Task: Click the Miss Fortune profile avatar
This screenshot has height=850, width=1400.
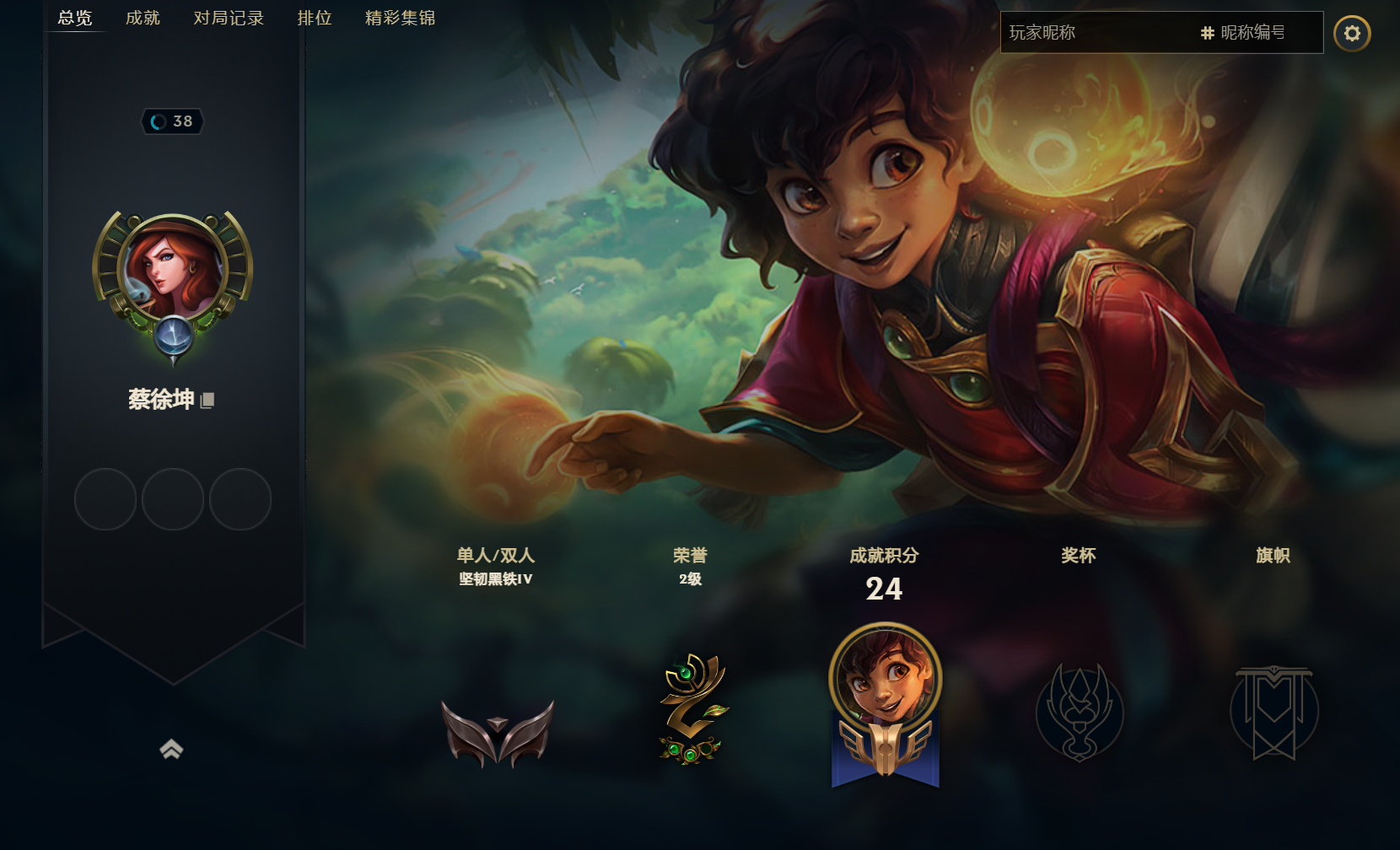Action: [173, 270]
